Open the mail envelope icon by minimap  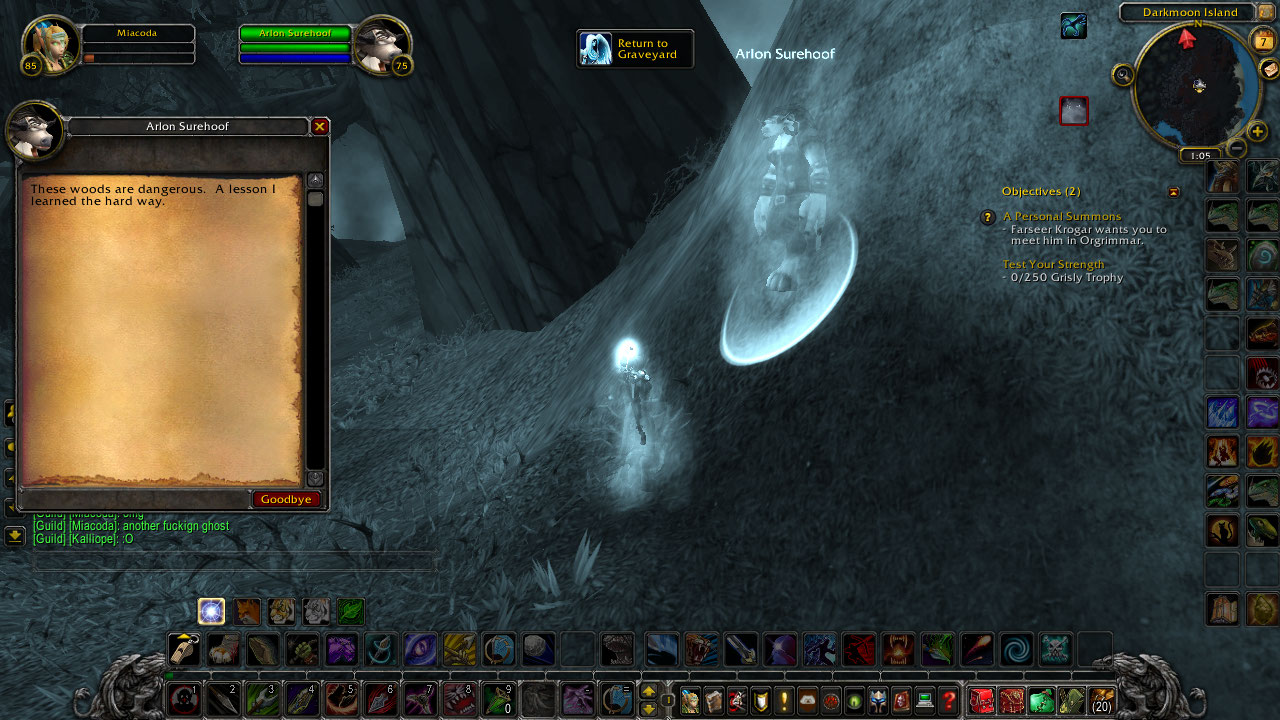pos(1268,68)
